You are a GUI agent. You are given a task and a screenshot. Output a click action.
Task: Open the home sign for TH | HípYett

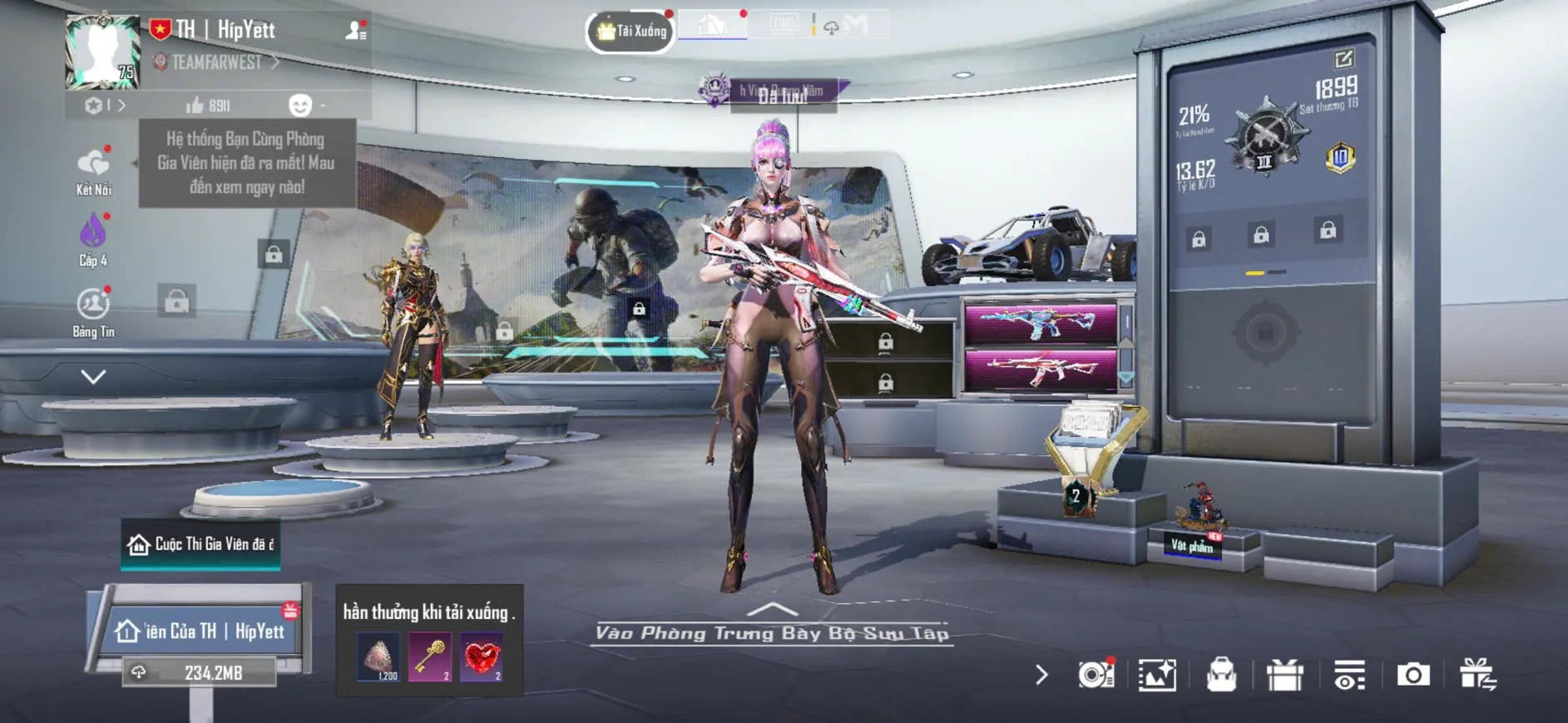click(x=200, y=631)
